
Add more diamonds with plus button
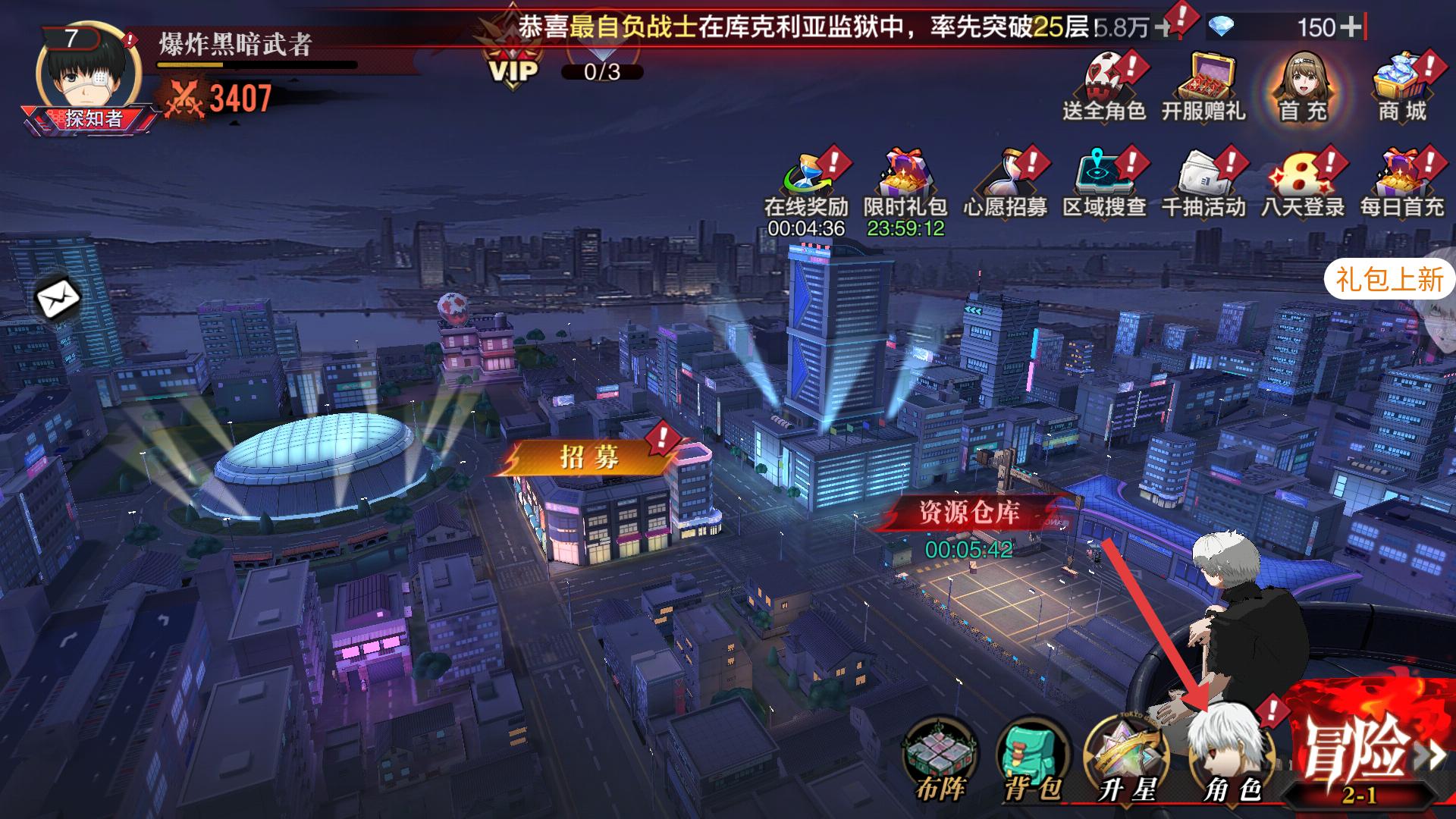(1350, 27)
